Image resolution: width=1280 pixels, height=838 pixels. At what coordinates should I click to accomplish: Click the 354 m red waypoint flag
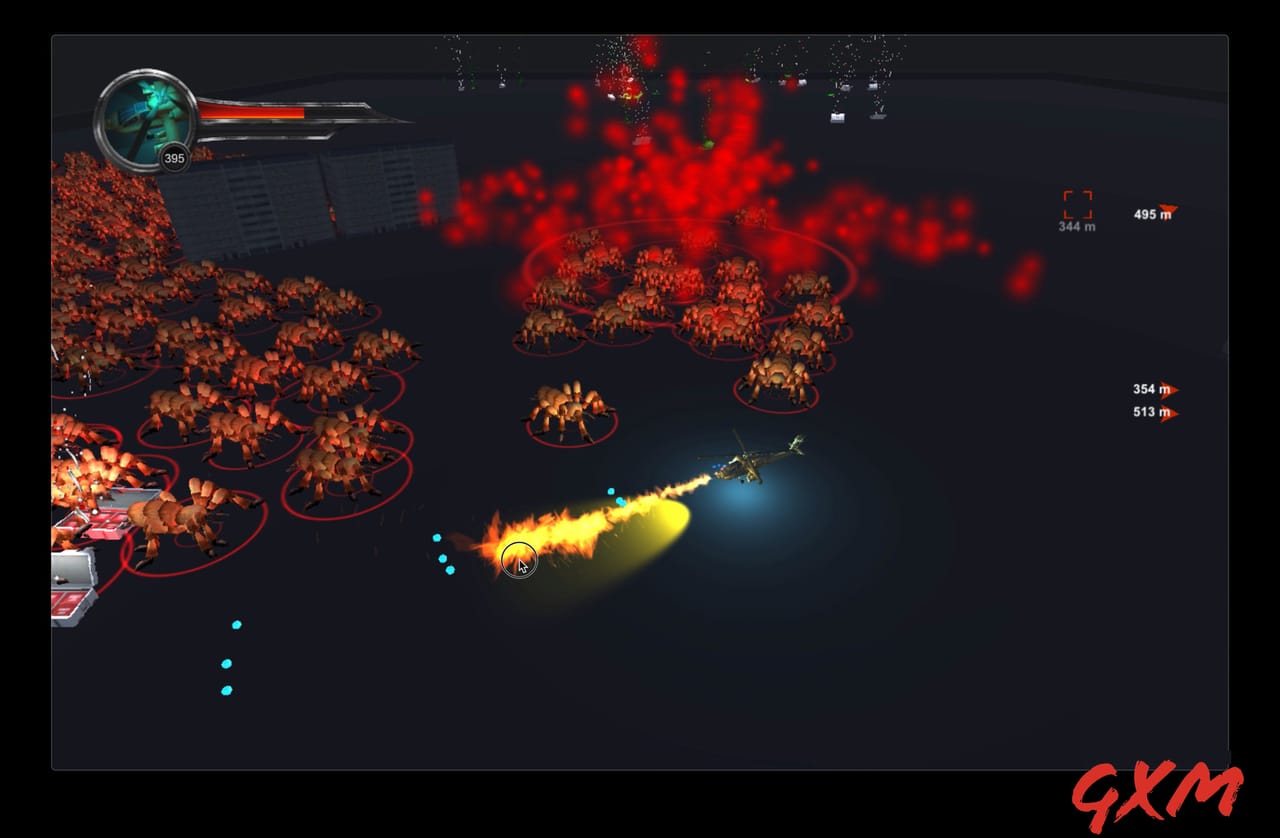click(1170, 390)
